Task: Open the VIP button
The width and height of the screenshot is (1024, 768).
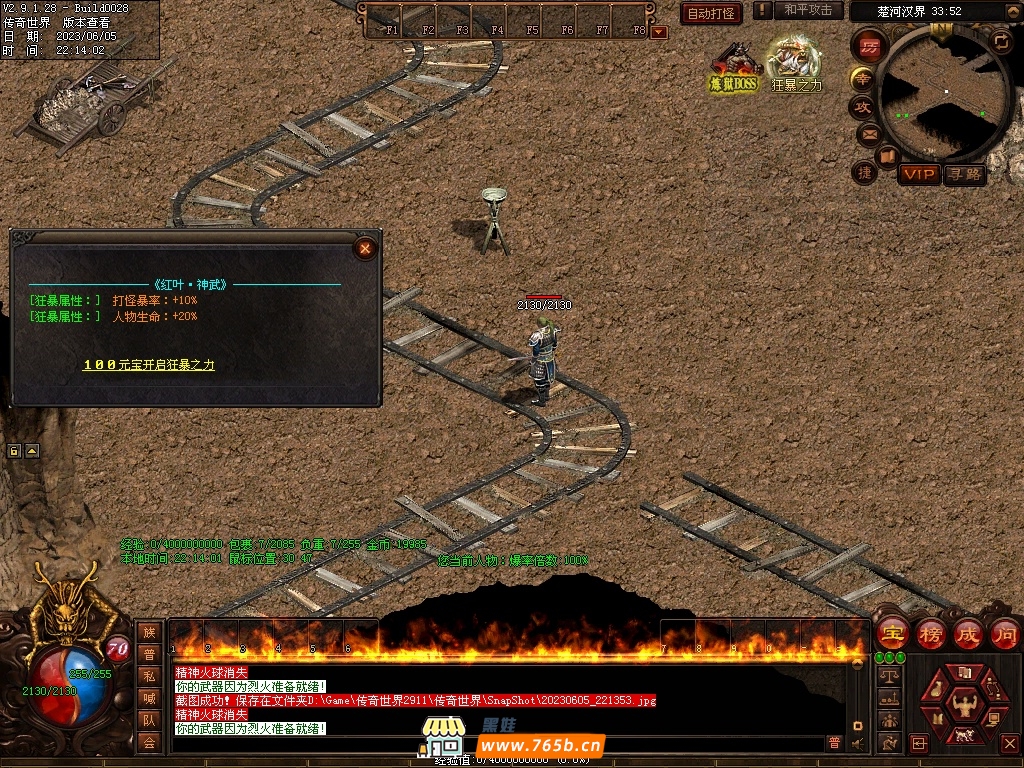Action: [x=918, y=174]
